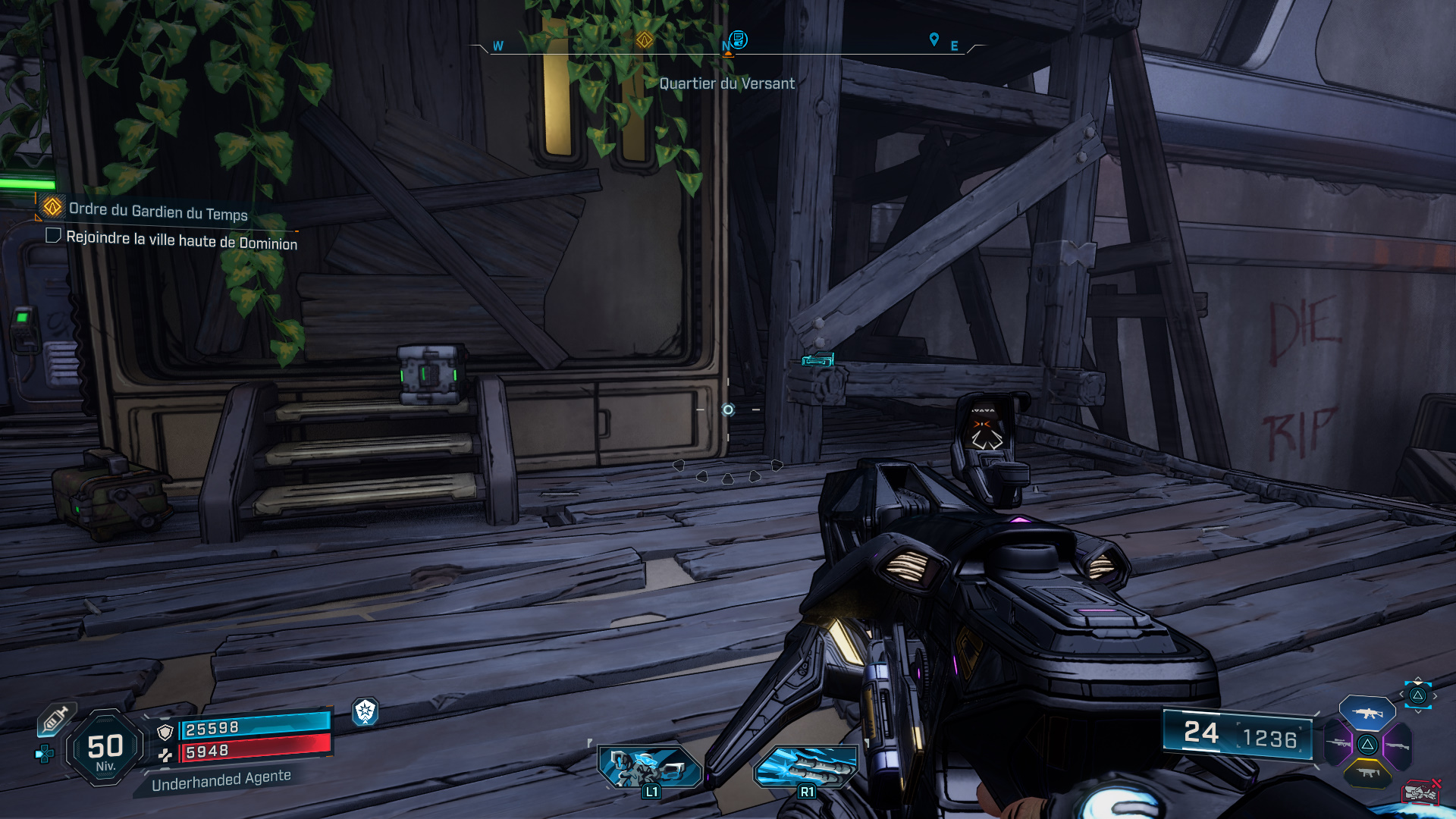Select the sniper rifle weapon slot
1456x819 pixels.
click(x=1338, y=743)
